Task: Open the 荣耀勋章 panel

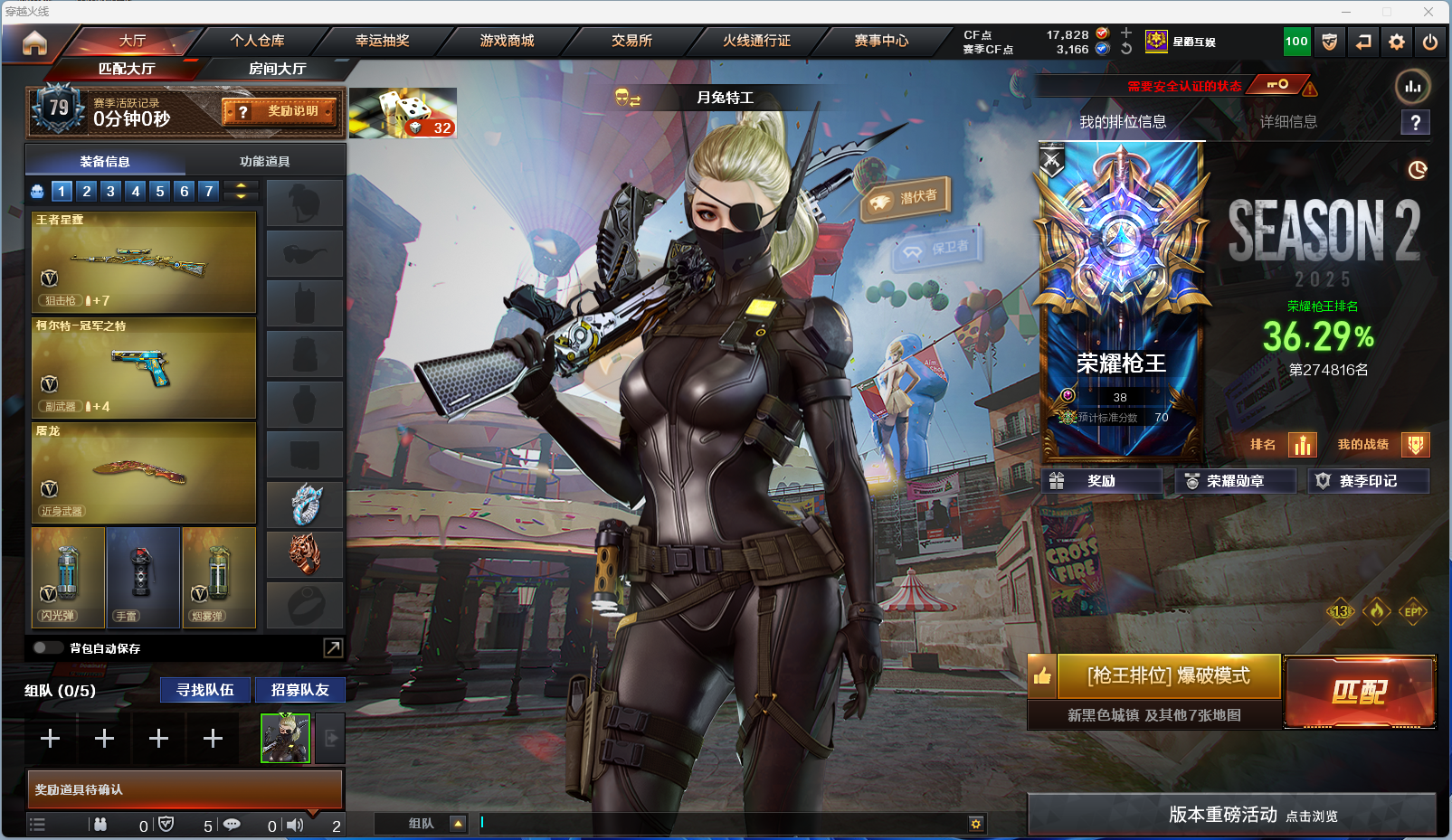Action: [x=1235, y=481]
